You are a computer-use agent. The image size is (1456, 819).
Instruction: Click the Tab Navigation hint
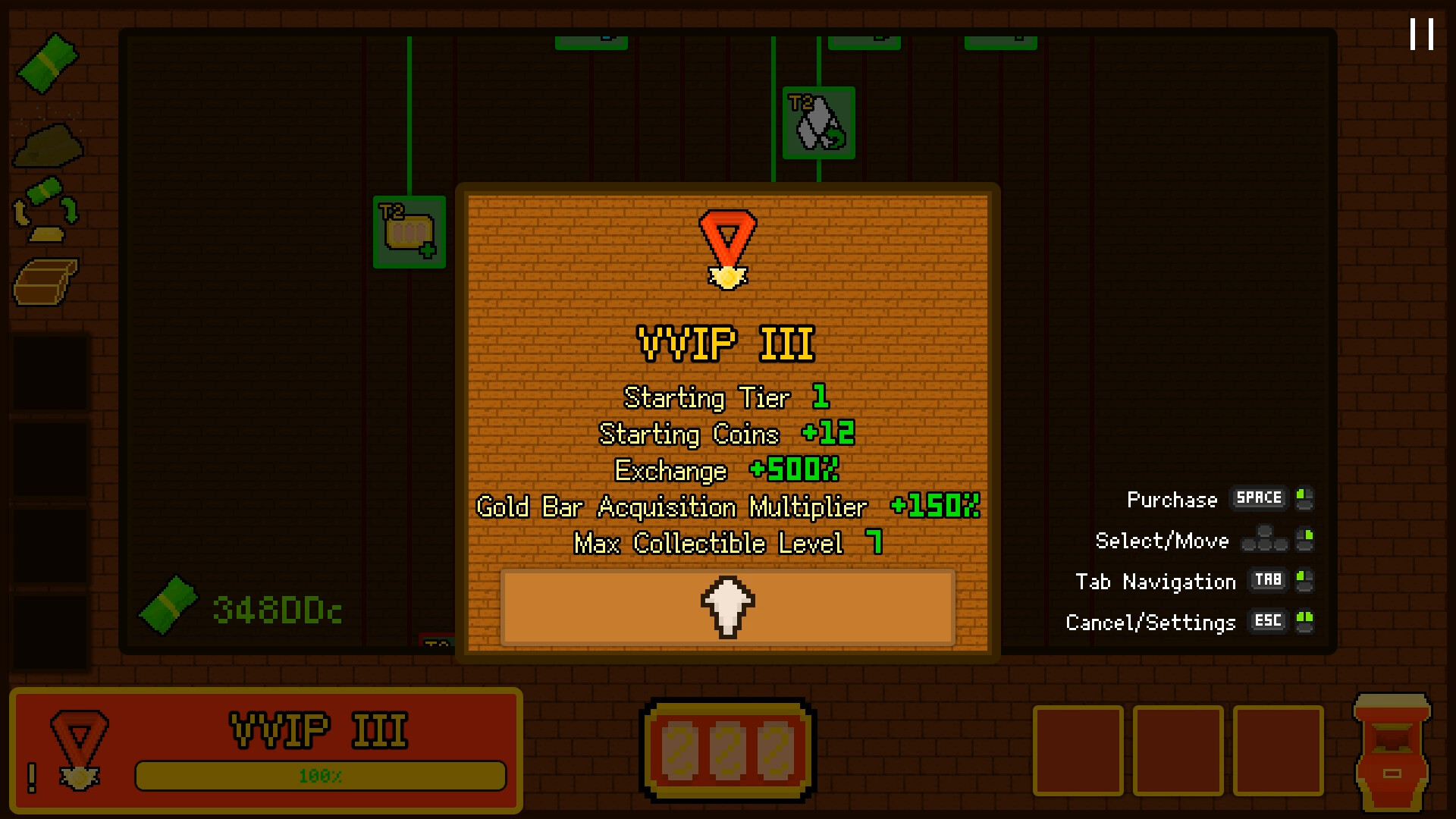[x=1267, y=580]
